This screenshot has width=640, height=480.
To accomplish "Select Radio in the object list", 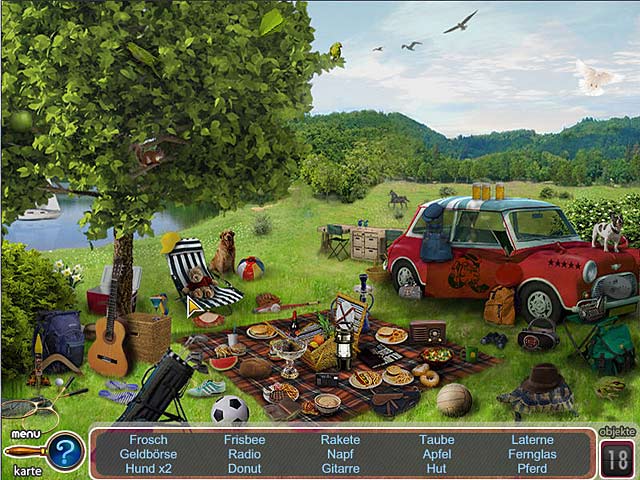I will (244, 454).
